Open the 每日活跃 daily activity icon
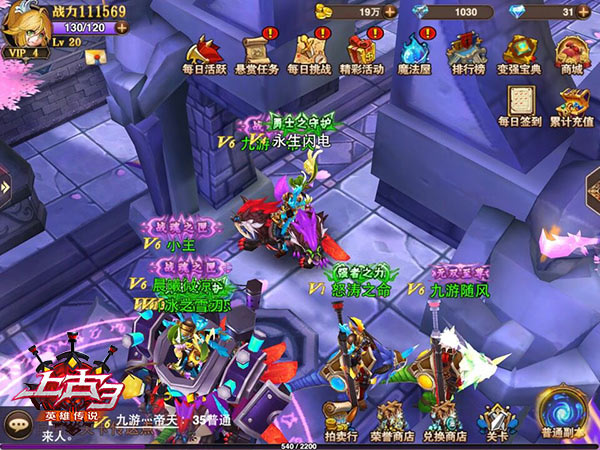The width and height of the screenshot is (600, 450). pos(206,53)
